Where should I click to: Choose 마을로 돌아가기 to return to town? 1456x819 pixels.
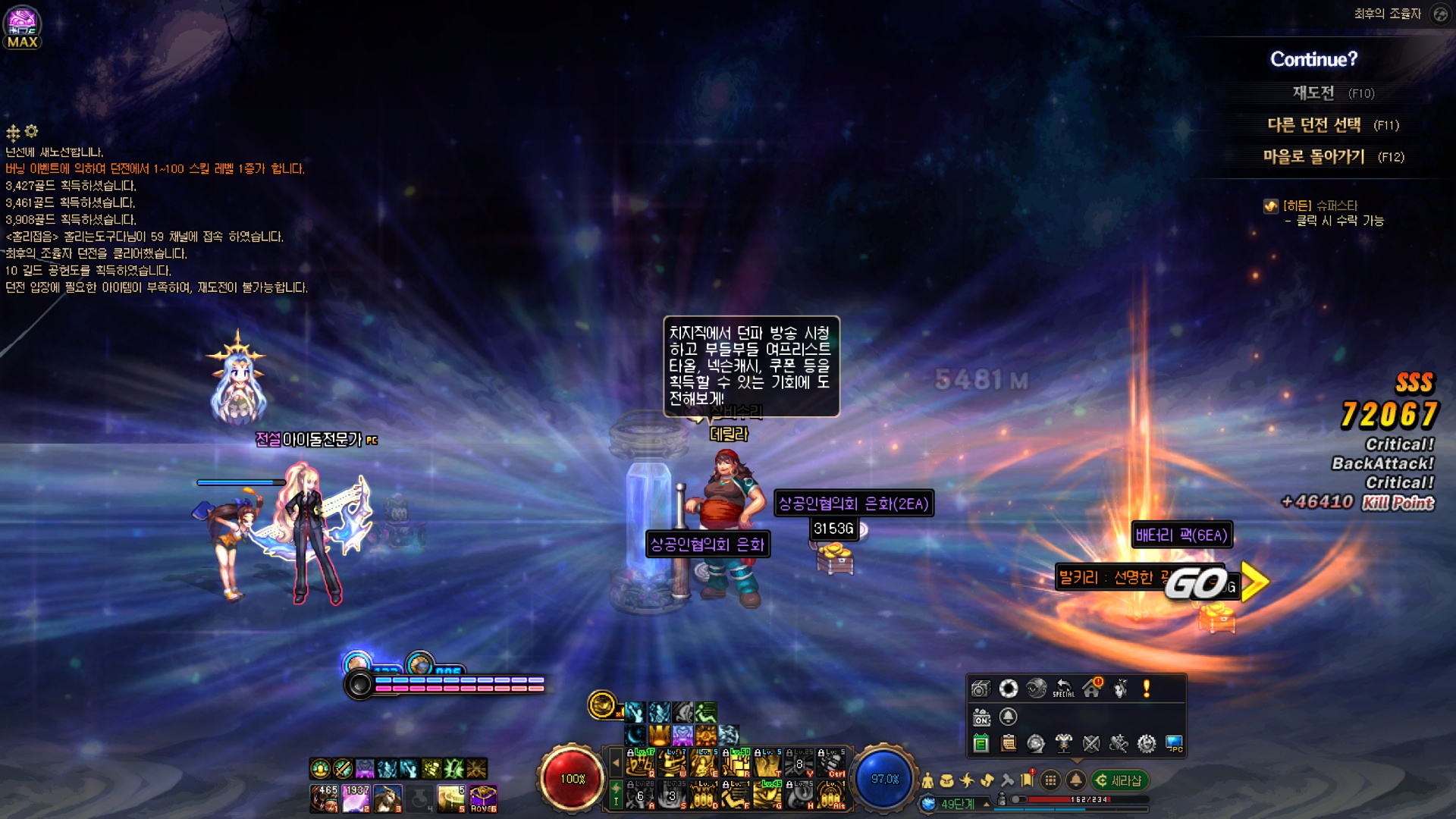[x=1314, y=157]
